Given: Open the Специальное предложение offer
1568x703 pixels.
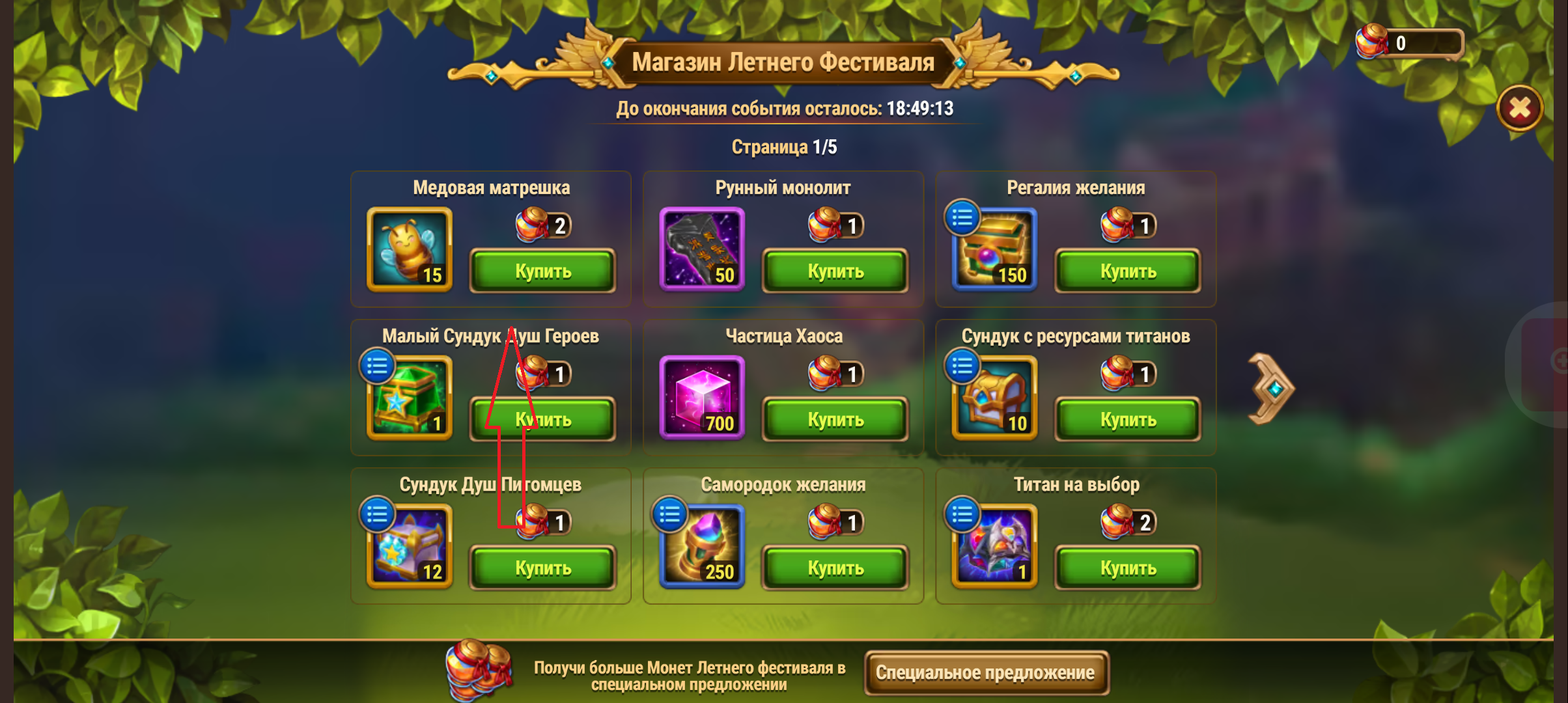Looking at the screenshot, I should pos(985,672).
